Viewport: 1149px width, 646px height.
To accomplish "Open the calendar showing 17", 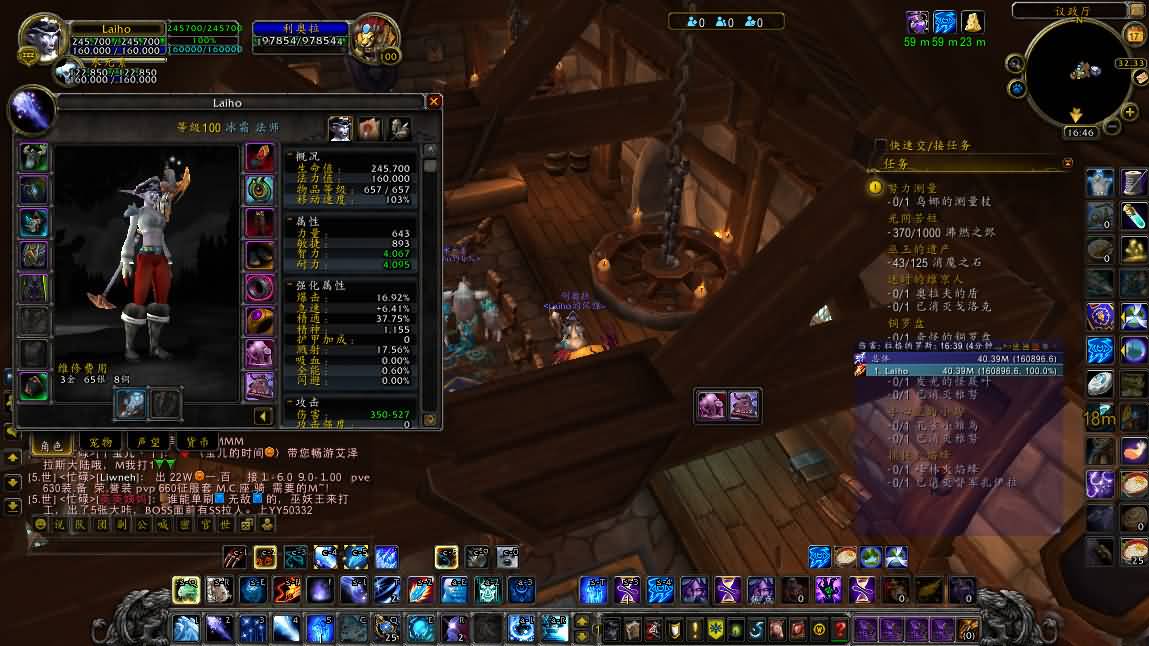I will click(x=1134, y=34).
